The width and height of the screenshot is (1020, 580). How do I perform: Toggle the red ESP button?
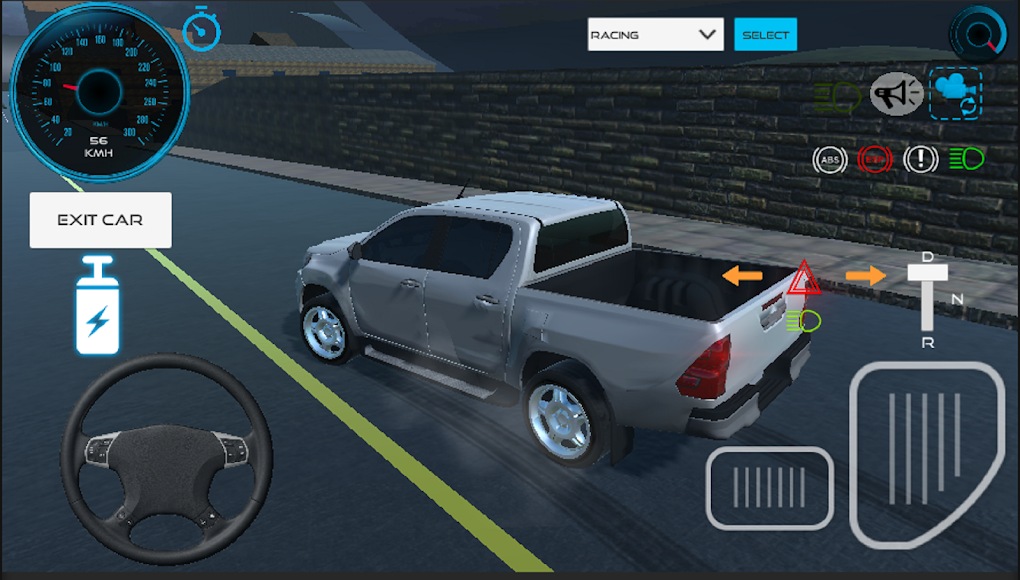coord(874,159)
